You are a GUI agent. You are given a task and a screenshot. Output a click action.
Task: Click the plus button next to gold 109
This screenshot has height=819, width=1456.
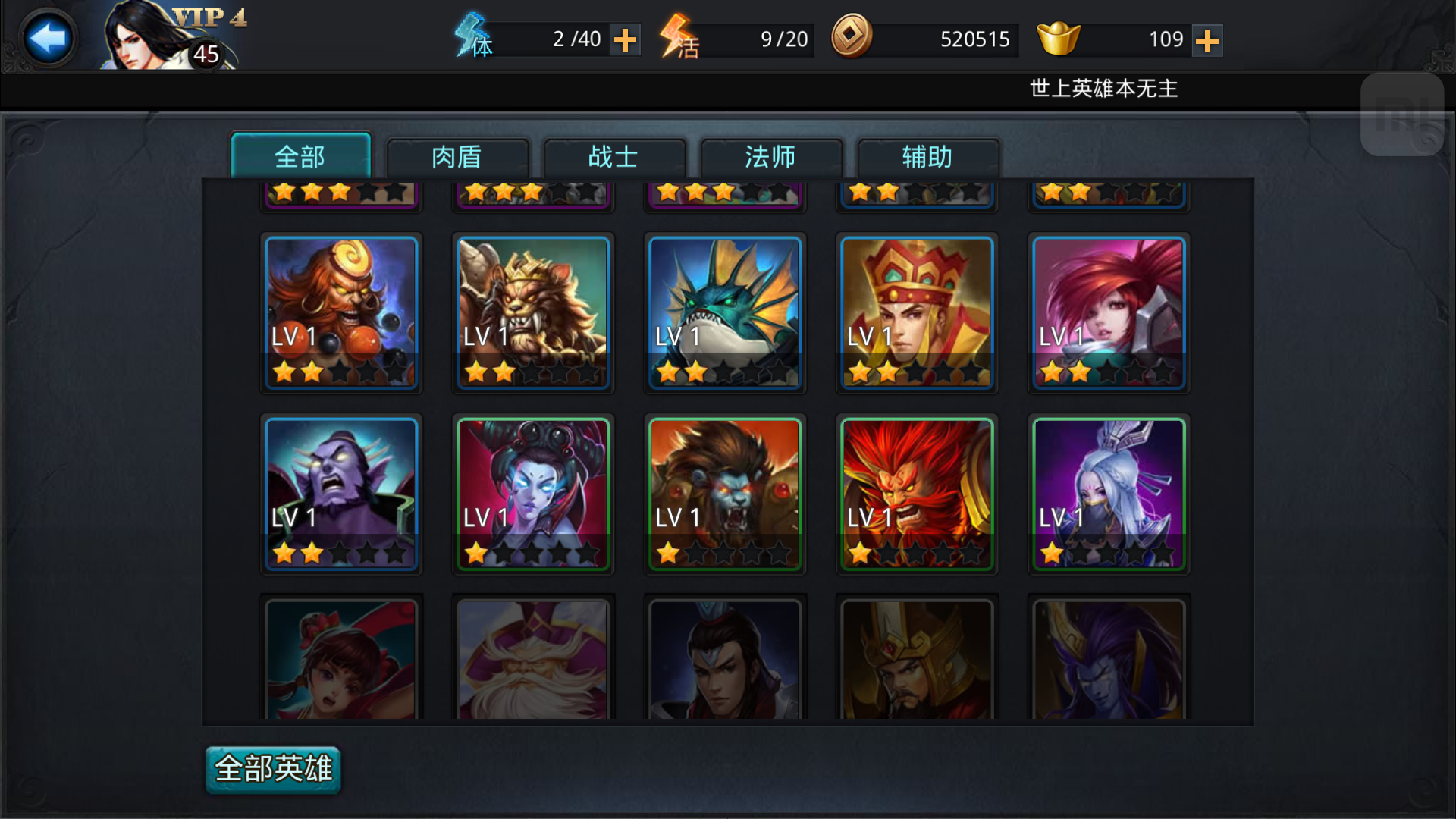[1209, 39]
